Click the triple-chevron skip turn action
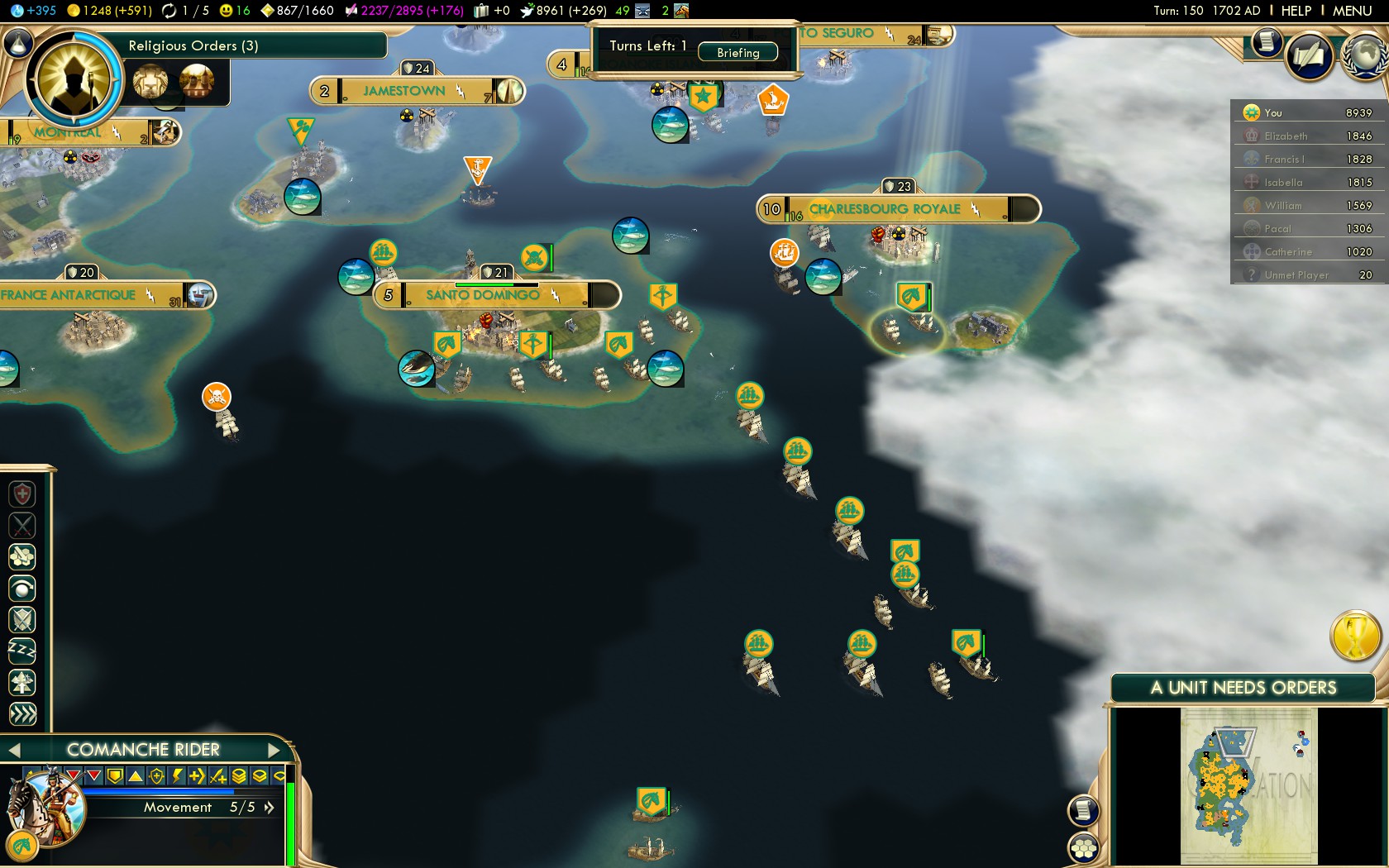This screenshot has width=1389, height=868. point(22,714)
